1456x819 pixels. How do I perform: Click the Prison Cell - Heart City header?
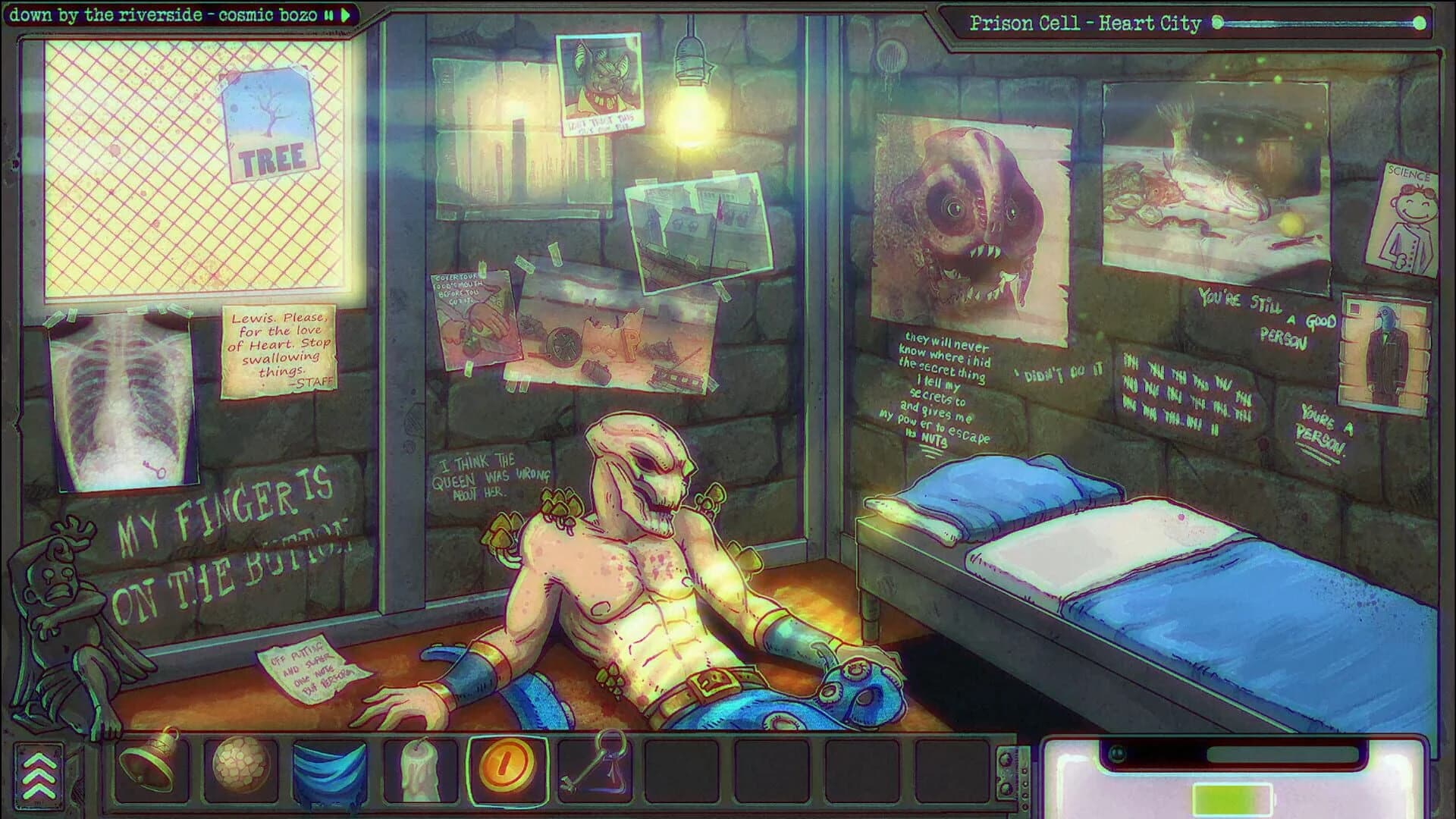1084,24
